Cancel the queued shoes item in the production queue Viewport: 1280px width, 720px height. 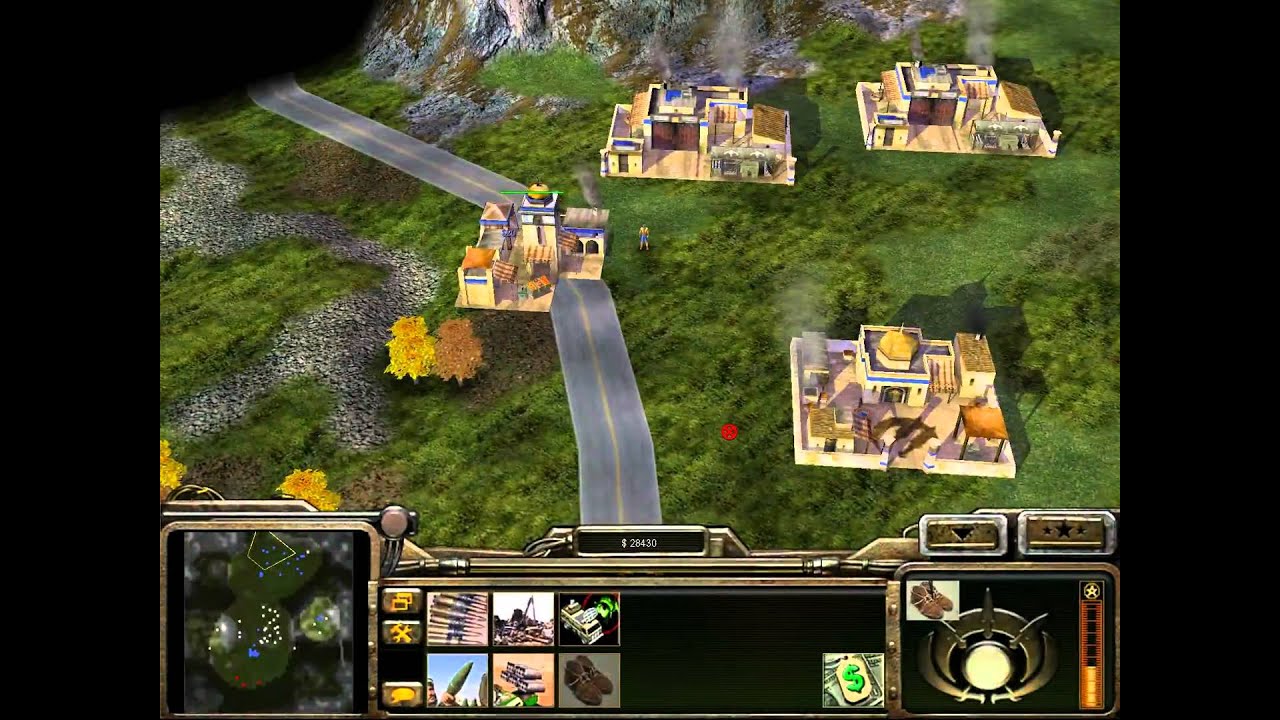[x=932, y=600]
